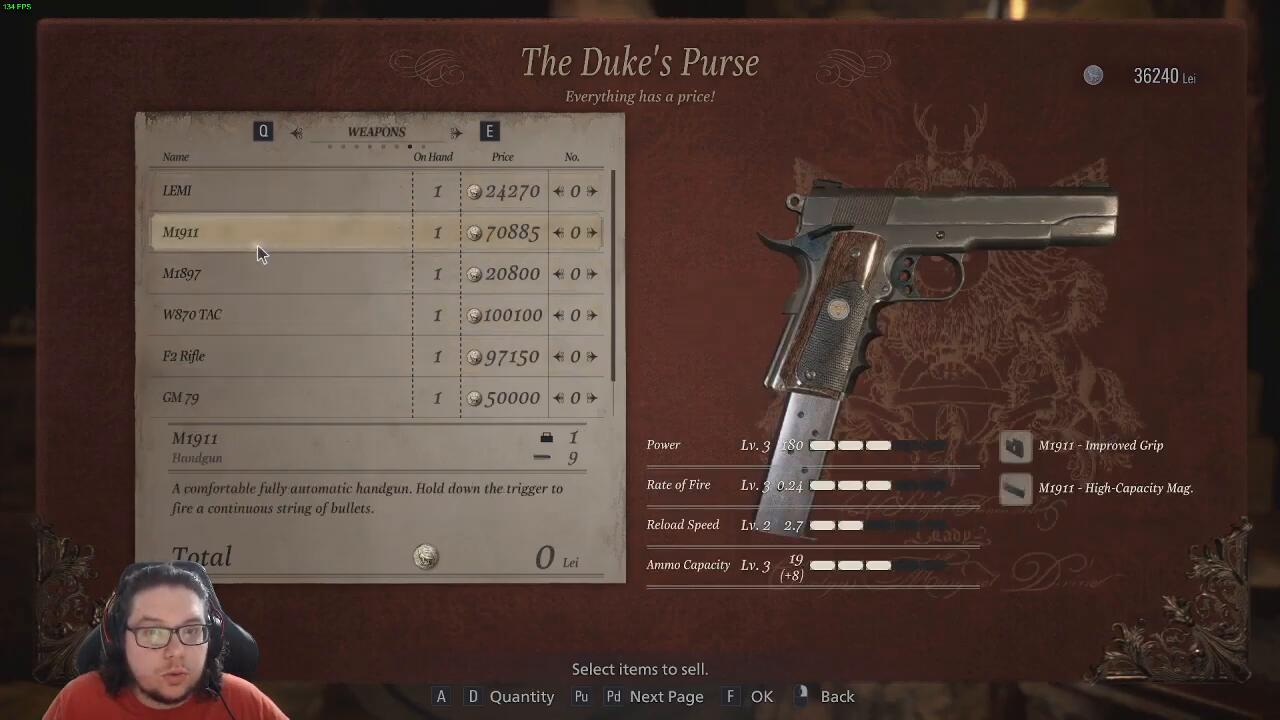Choose the M1897 shotgun row
The height and width of the screenshot is (720, 1280).
(280, 274)
